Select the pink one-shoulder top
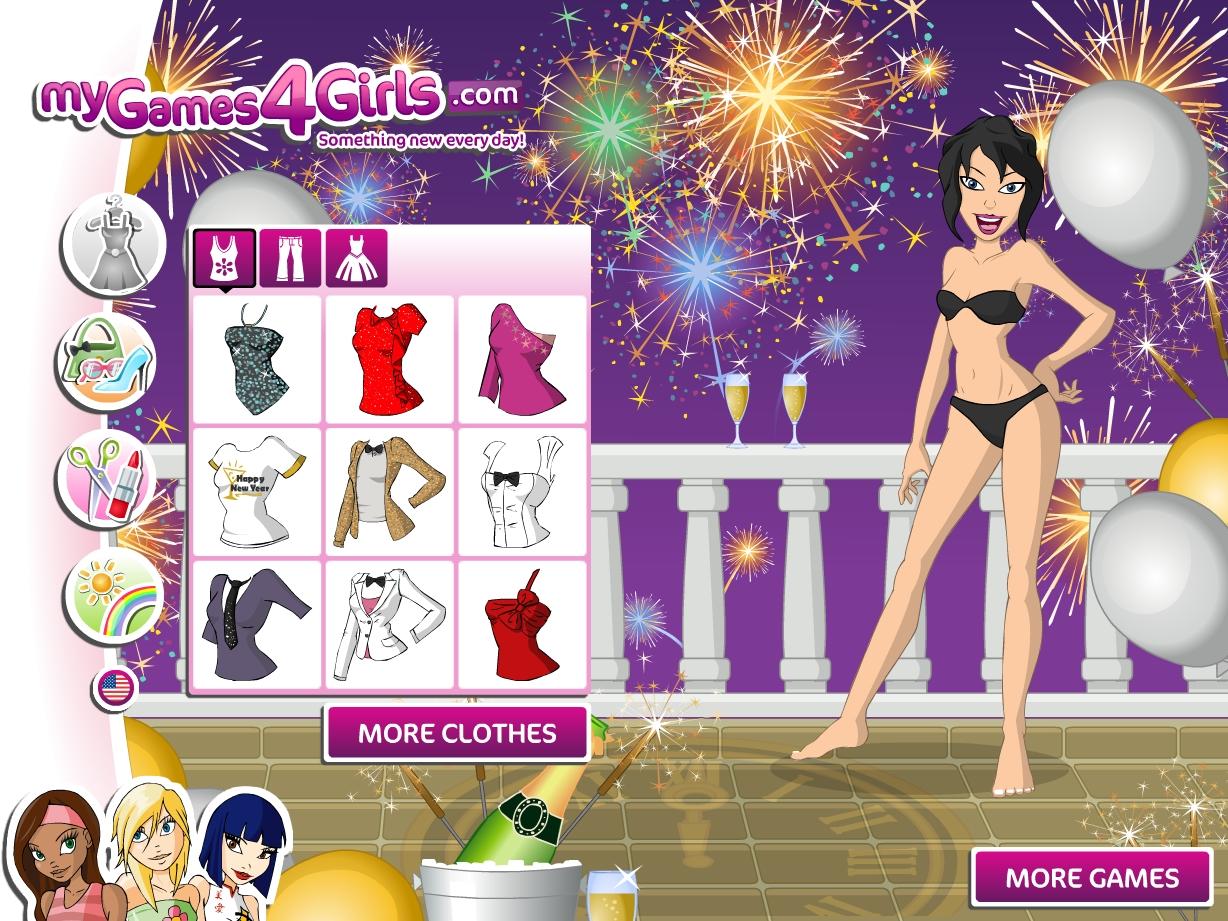Image resolution: width=1228 pixels, height=921 pixels. click(522, 359)
